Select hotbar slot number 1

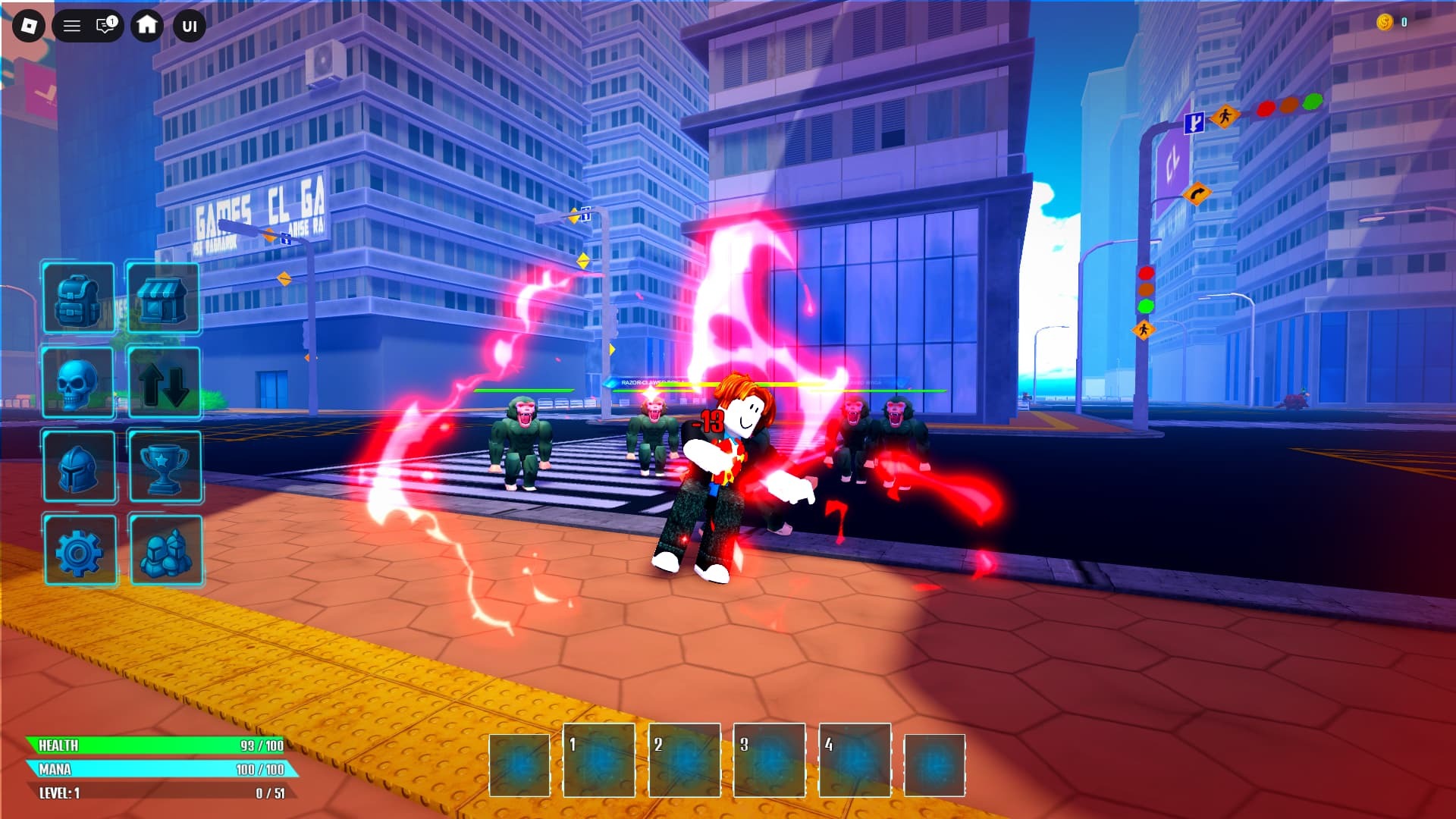[598, 760]
